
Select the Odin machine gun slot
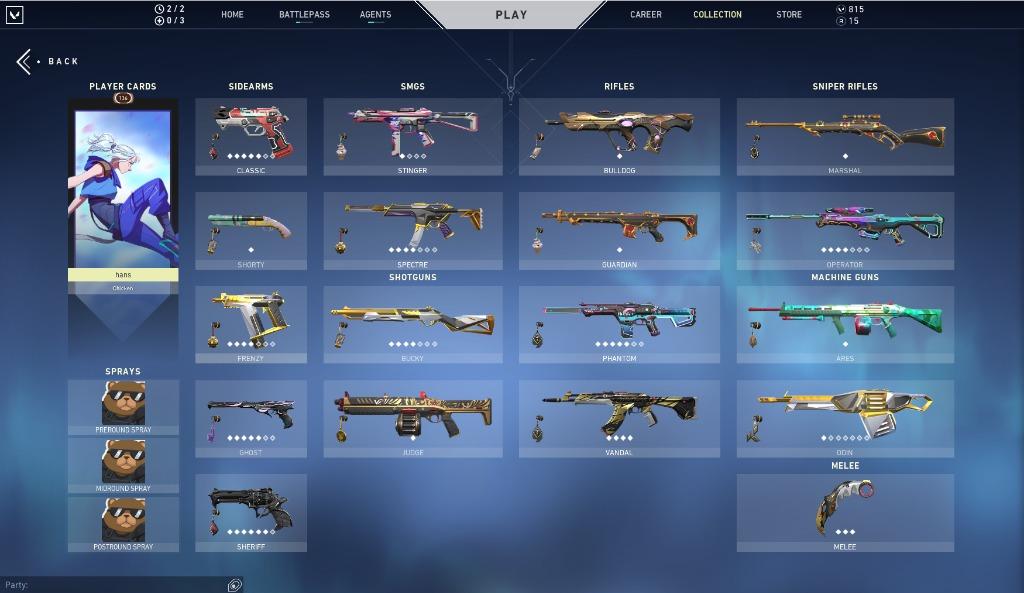click(845, 418)
